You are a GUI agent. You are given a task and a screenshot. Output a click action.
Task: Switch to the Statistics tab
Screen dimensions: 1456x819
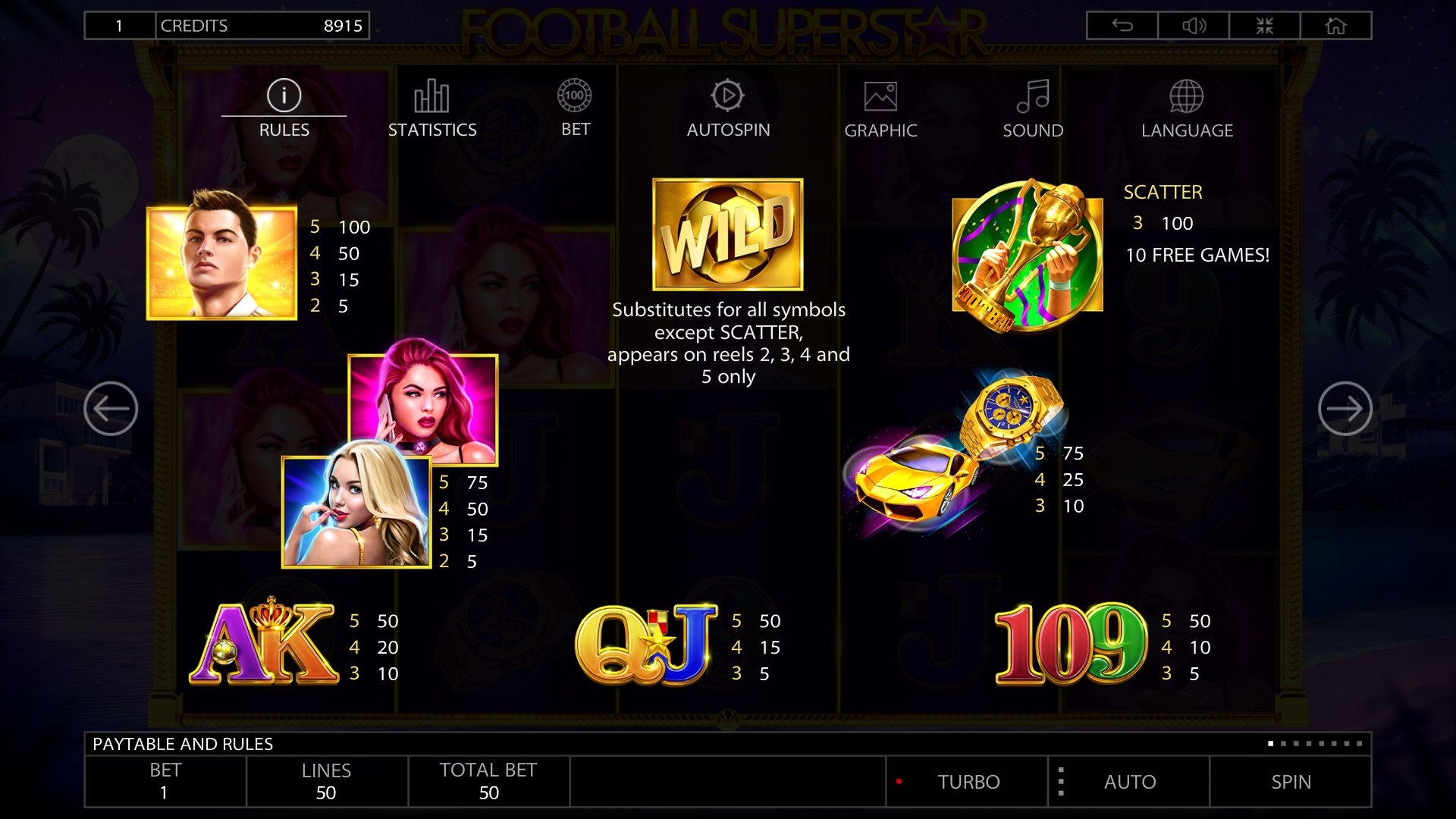coord(432,109)
